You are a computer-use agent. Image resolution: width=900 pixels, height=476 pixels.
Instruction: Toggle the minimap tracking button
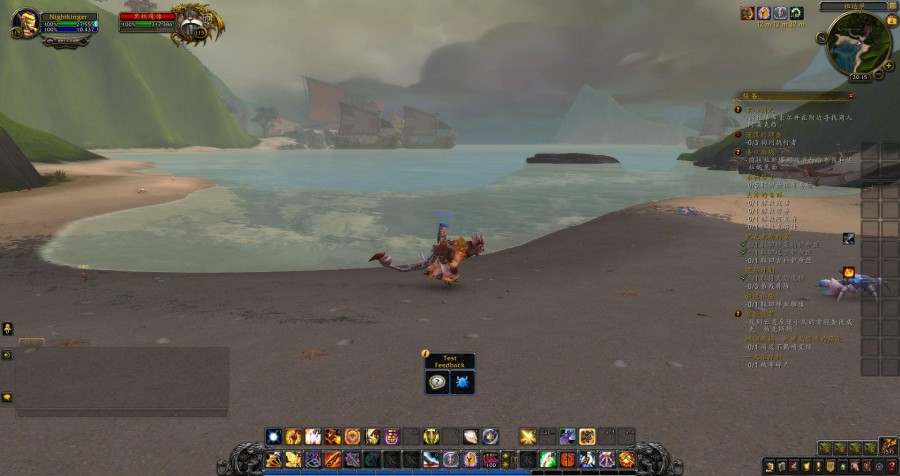point(823,37)
